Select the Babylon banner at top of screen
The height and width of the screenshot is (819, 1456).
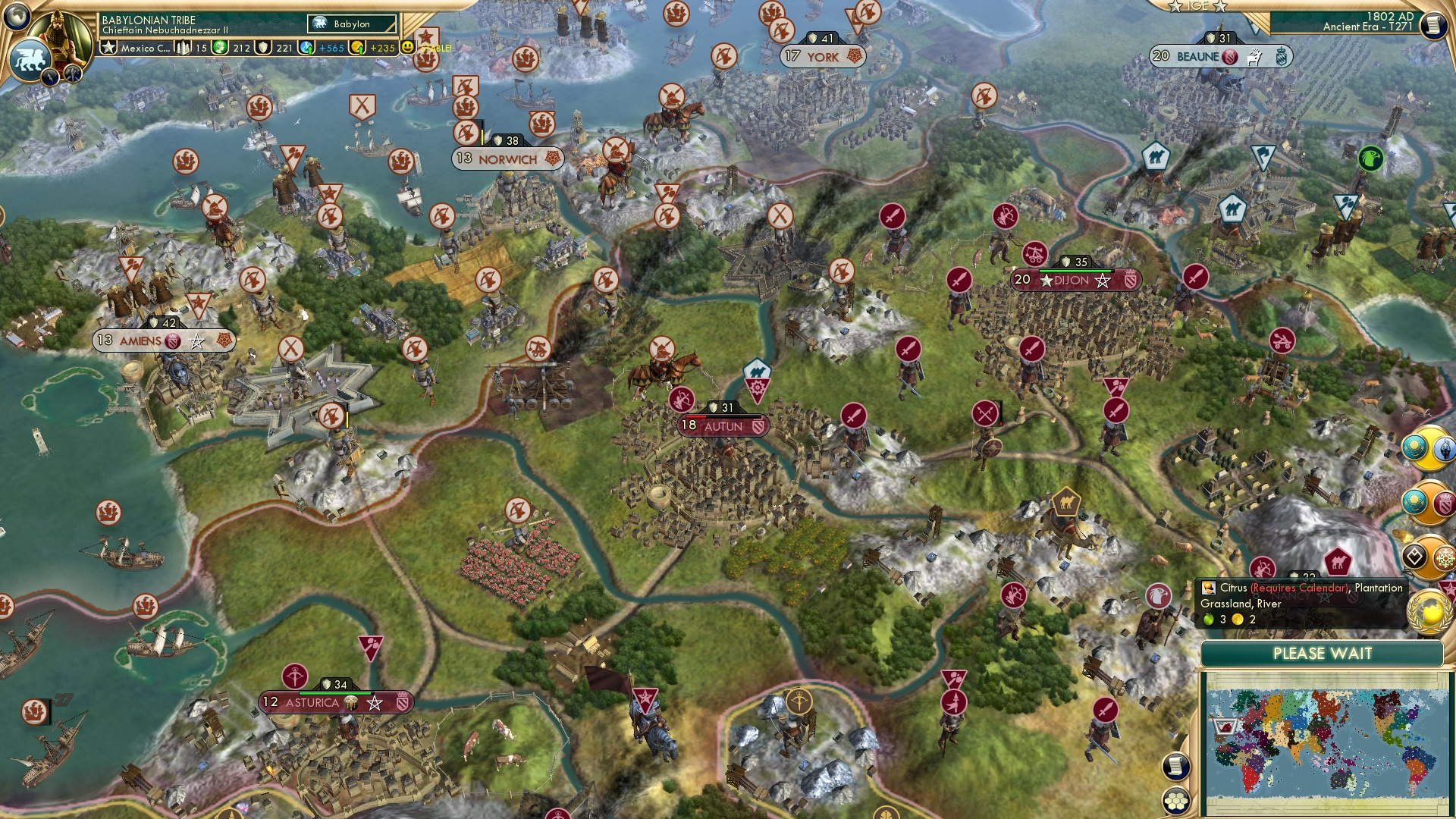(x=351, y=24)
